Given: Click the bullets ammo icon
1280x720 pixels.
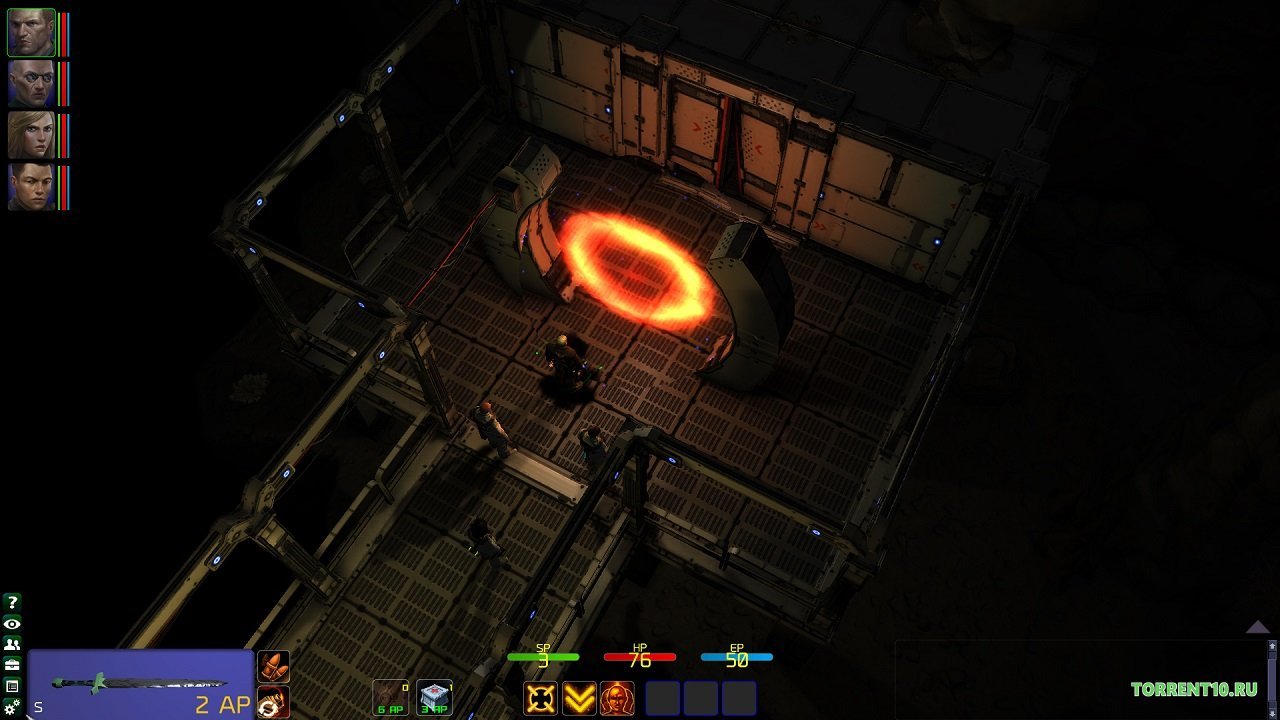Looking at the screenshot, I should tap(273, 666).
